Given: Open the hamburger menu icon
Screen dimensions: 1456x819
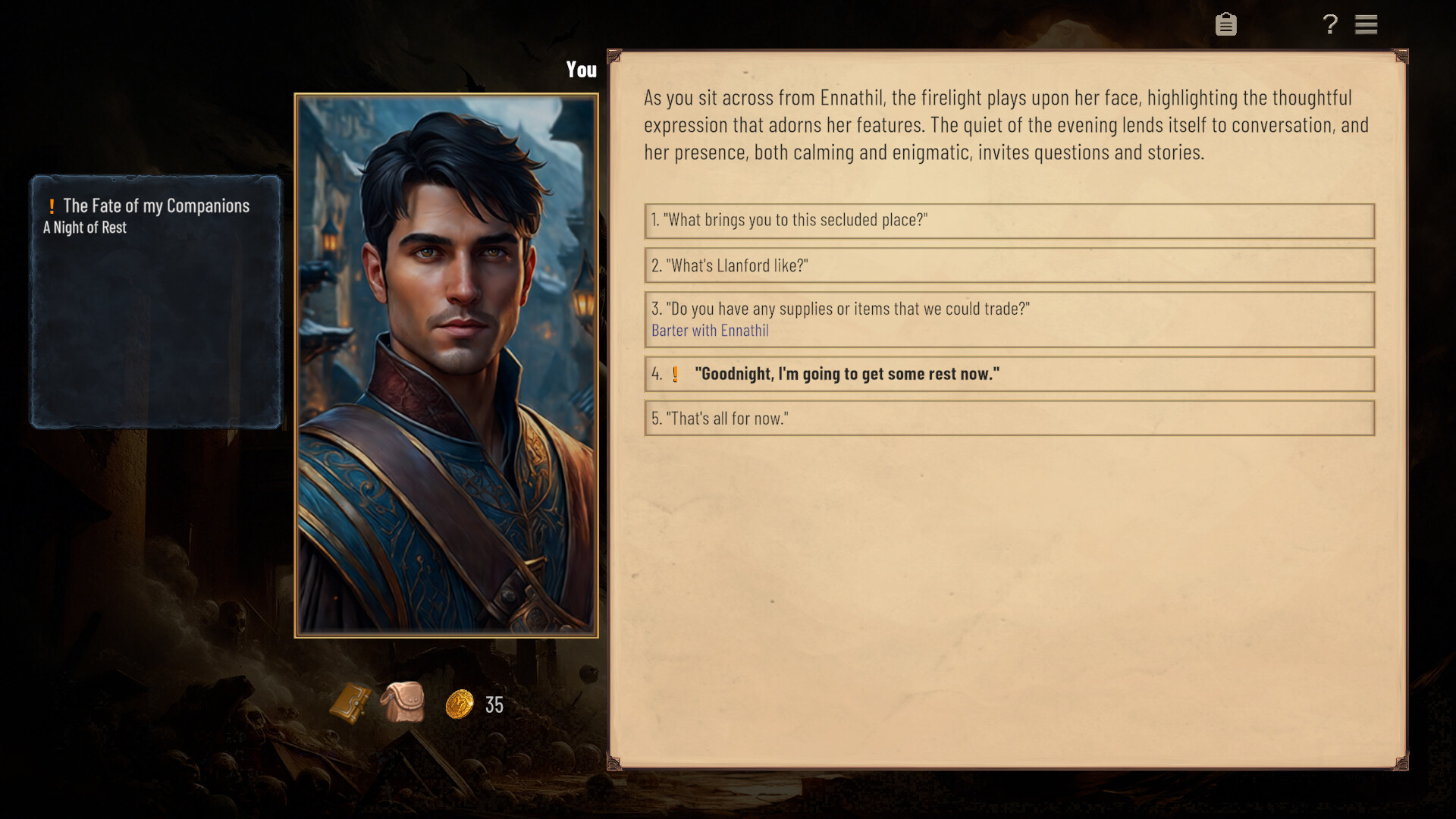Looking at the screenshot, I should click(1367, 24).
